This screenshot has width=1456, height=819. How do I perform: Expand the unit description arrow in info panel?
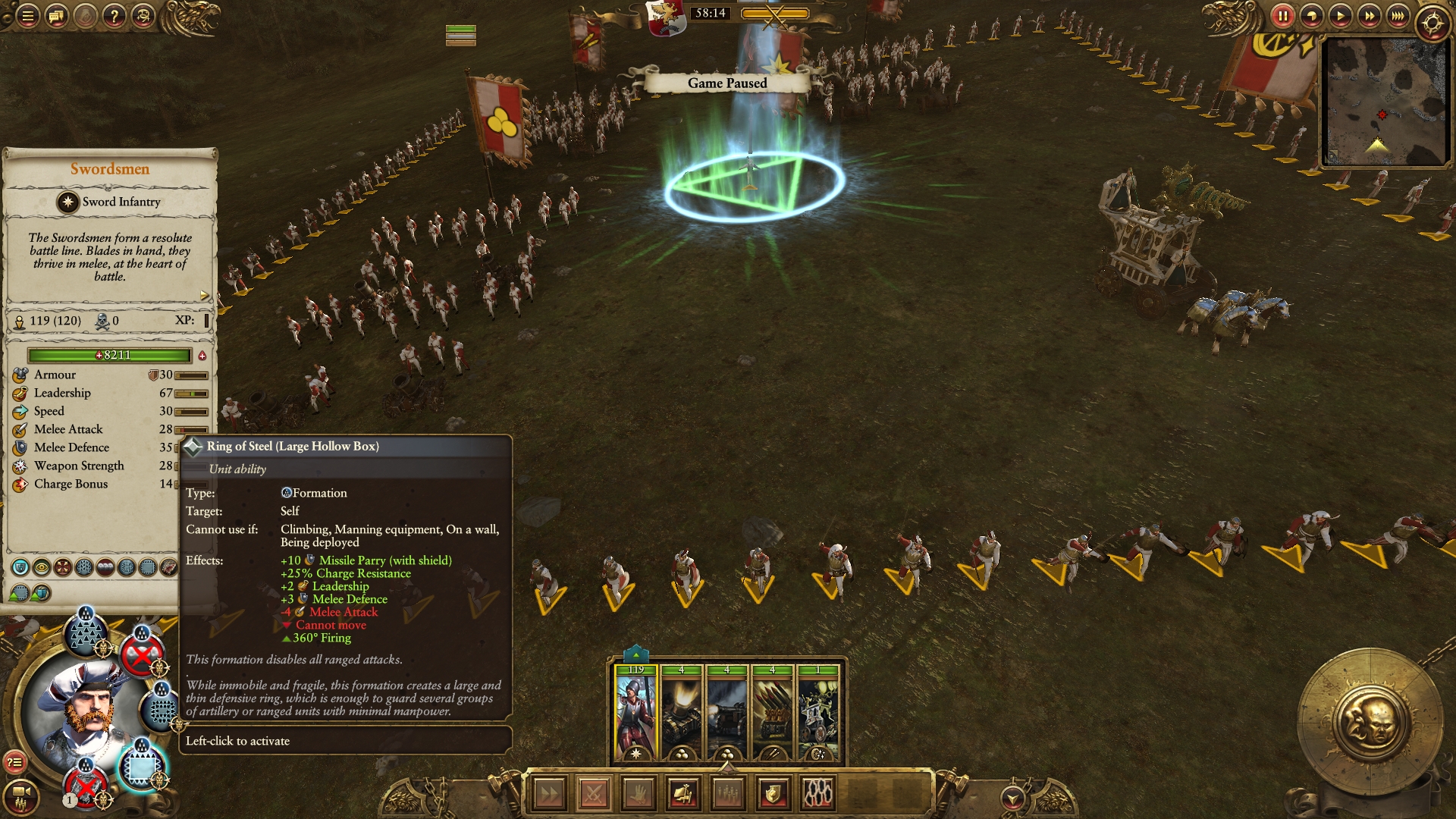coord(204,295)
